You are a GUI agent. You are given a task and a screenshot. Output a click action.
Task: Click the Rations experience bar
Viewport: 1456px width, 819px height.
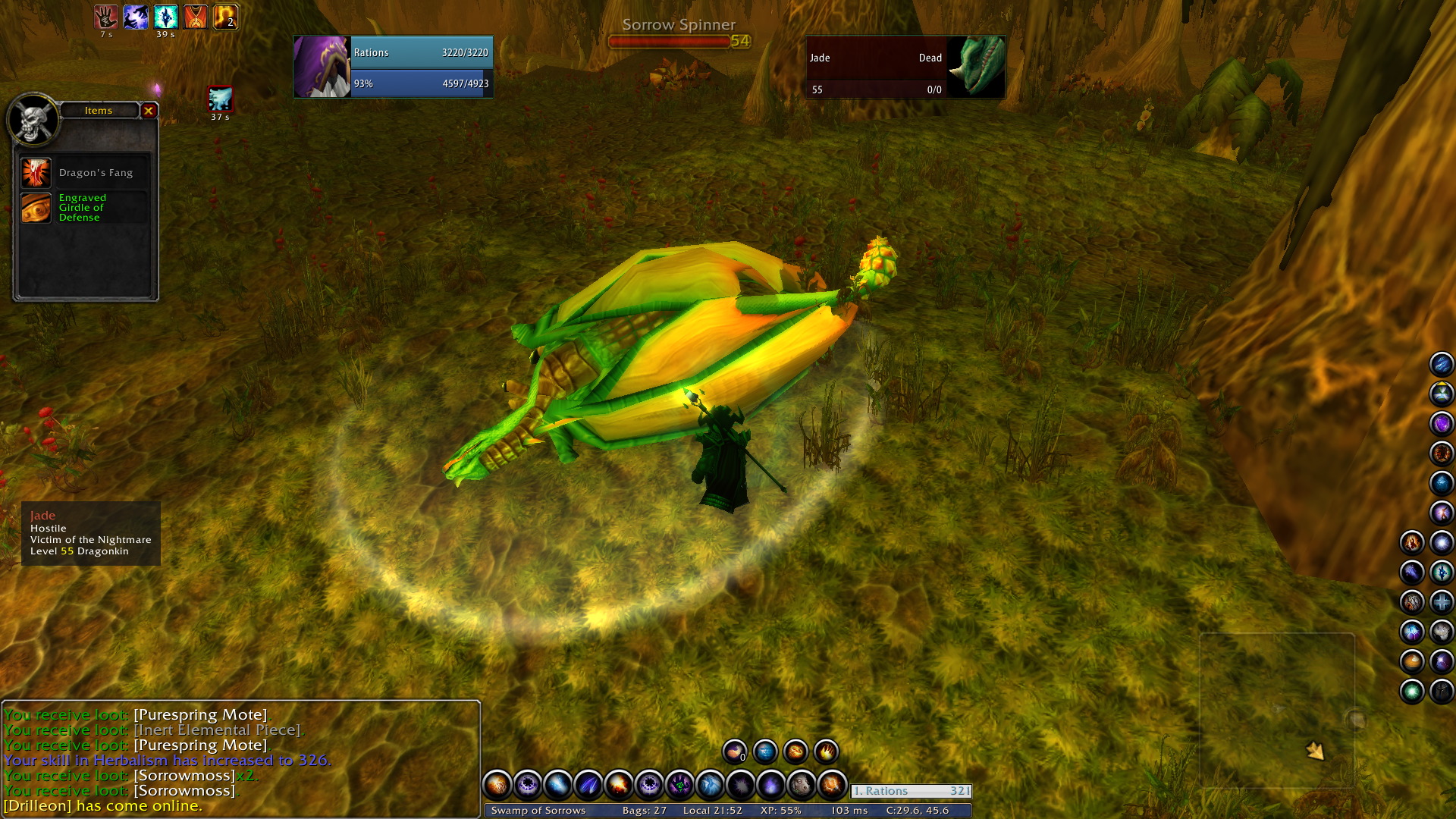point(911,791)
